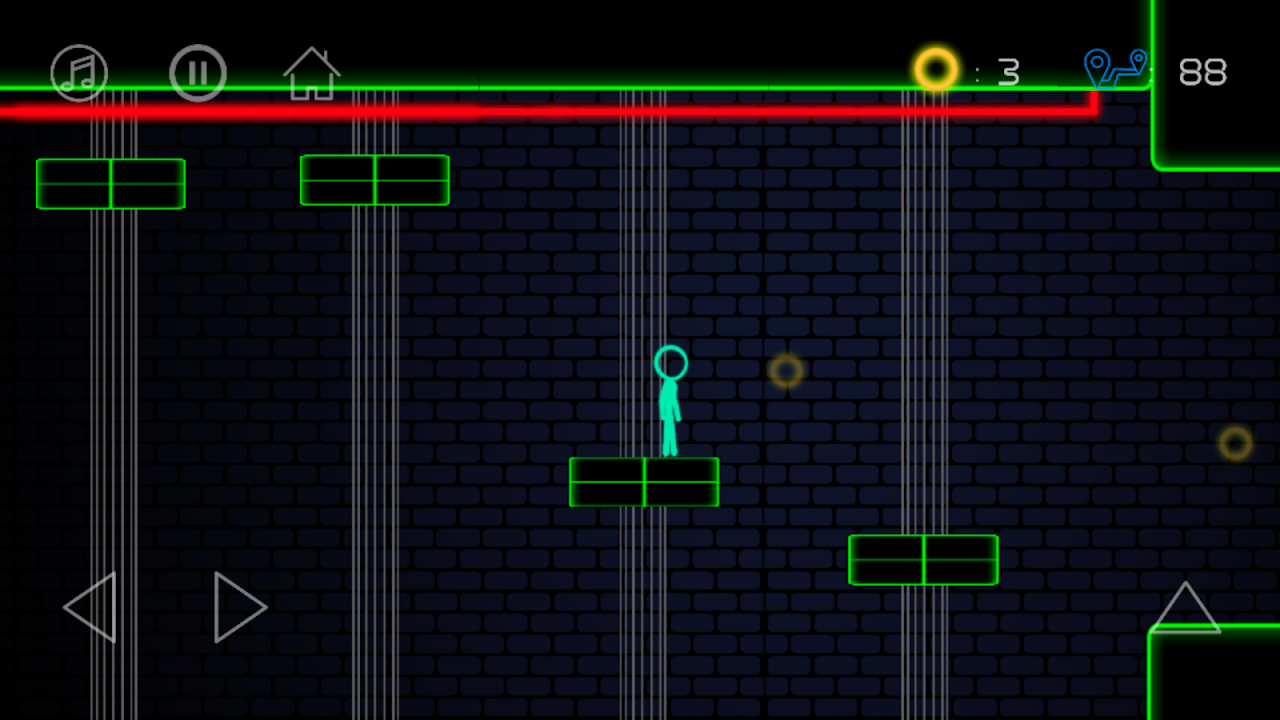
Task: Tap the jump up arrow
Action: pos(1185,608)
